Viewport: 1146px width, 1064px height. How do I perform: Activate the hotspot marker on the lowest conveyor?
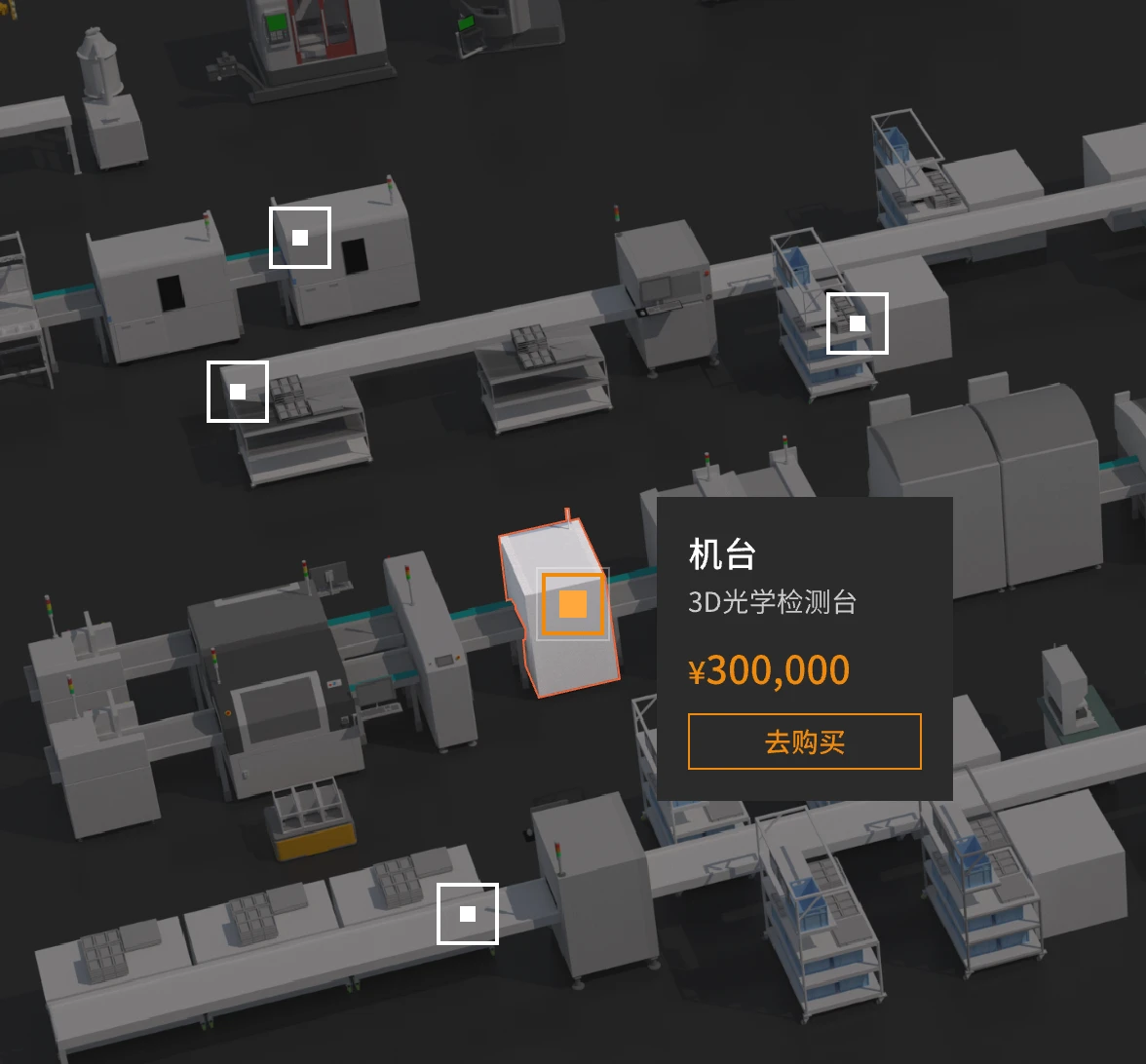coord(468,914)
